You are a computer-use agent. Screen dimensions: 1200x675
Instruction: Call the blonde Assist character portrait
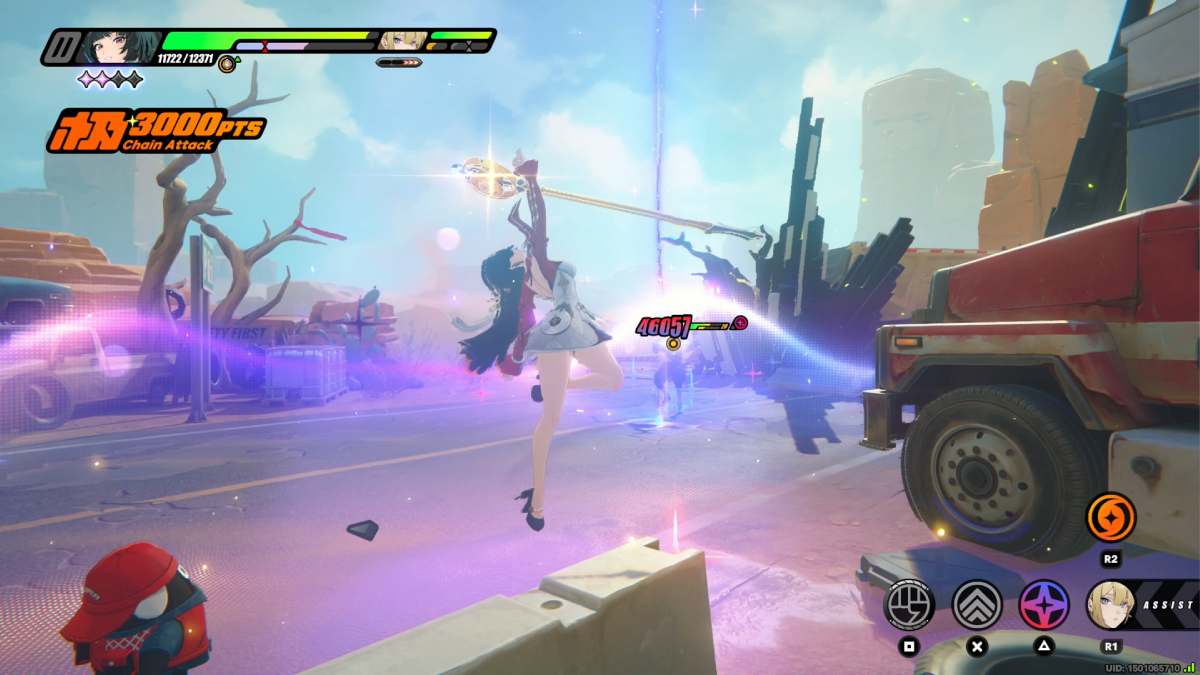[1111, 604]
